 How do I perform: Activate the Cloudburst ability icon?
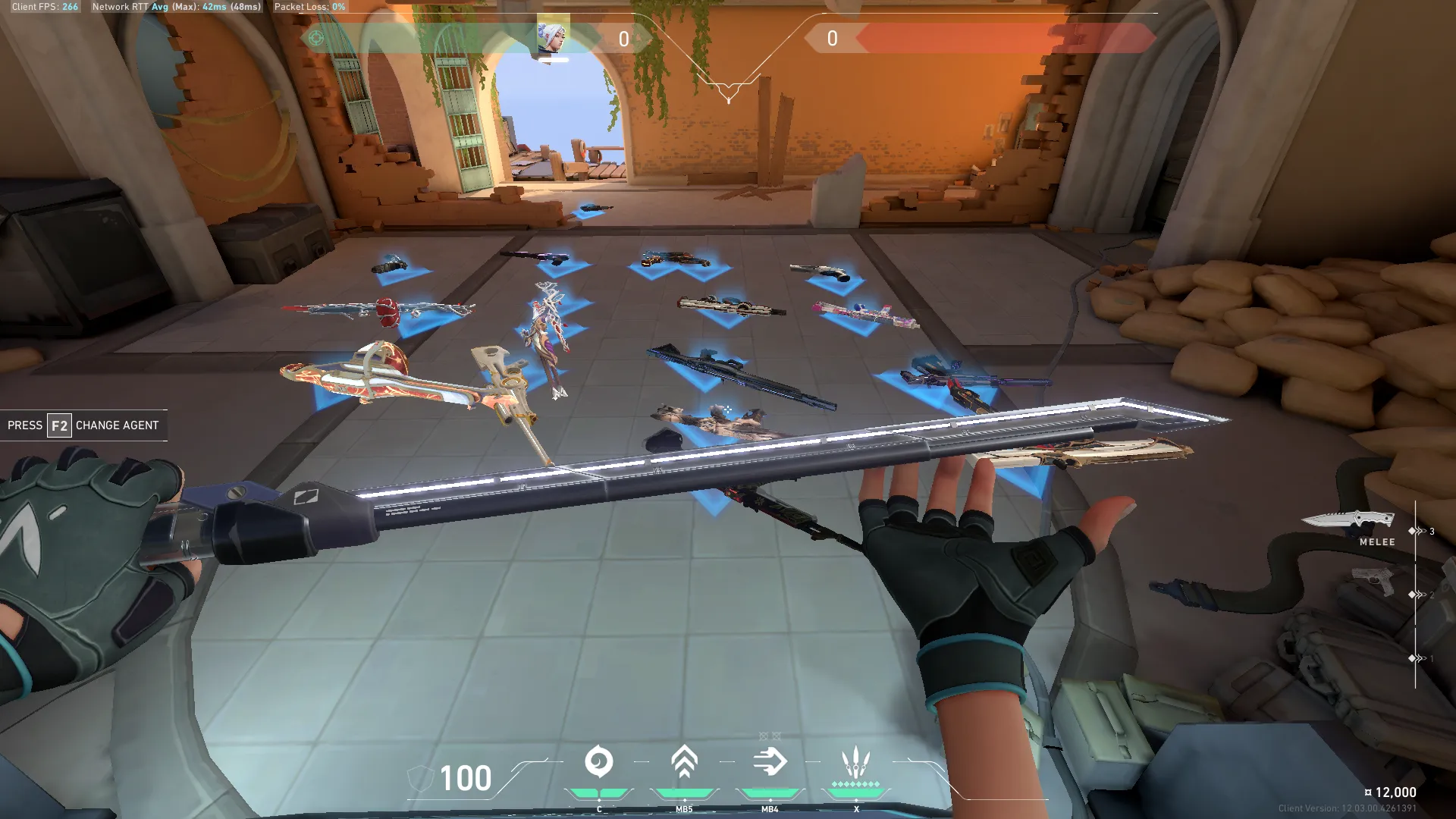point(598,762)
